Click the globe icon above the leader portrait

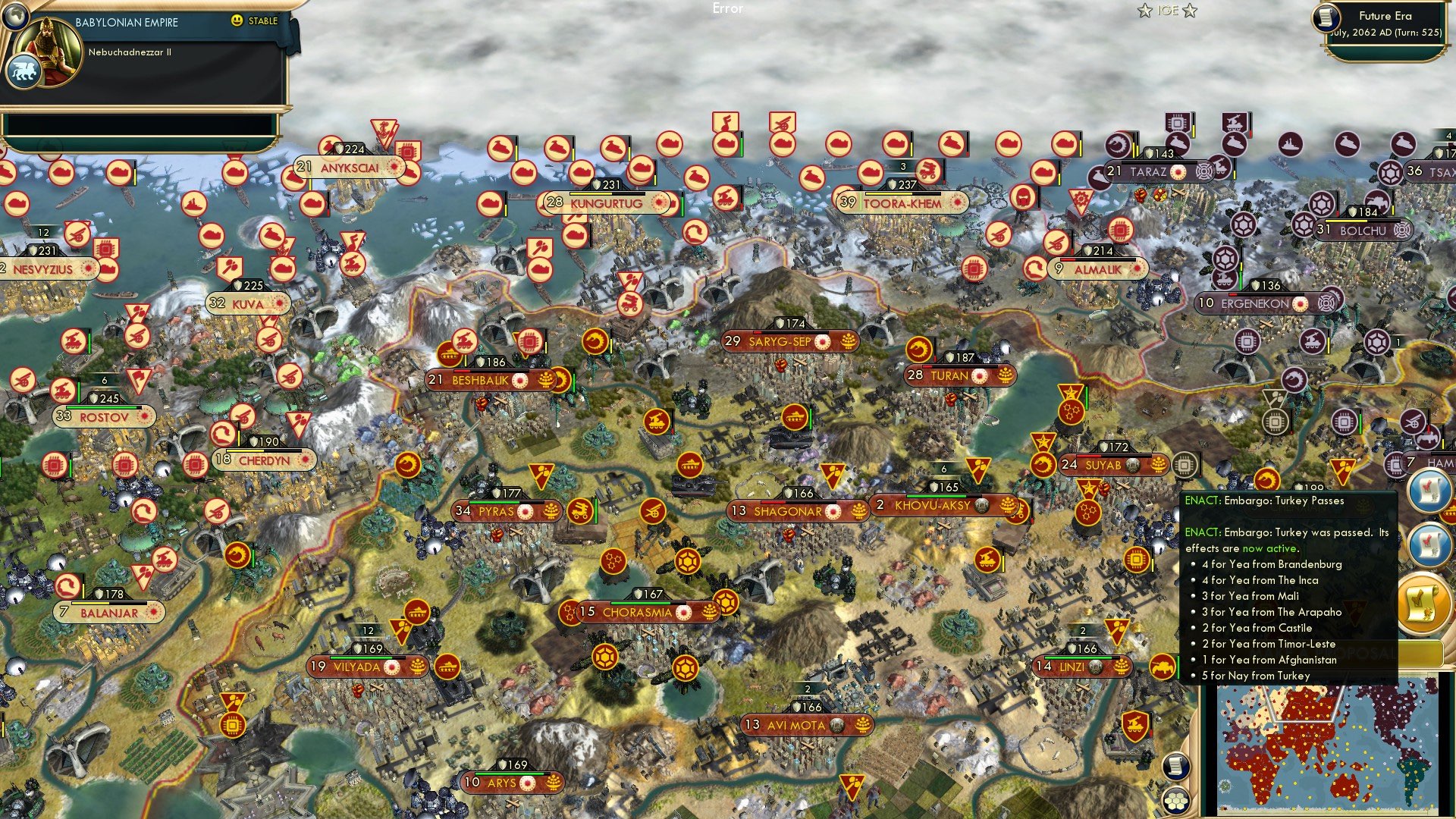click(14, 15)
